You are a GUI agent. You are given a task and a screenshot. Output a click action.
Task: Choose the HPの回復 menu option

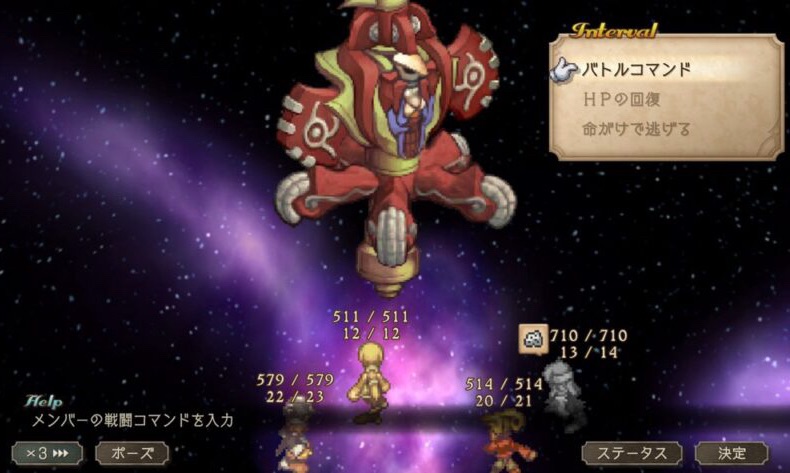click(622, 100)
